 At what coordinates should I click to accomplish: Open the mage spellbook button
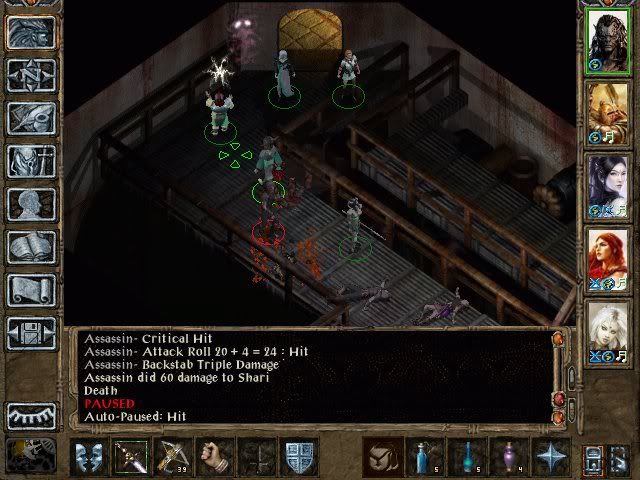pos(31,246)
